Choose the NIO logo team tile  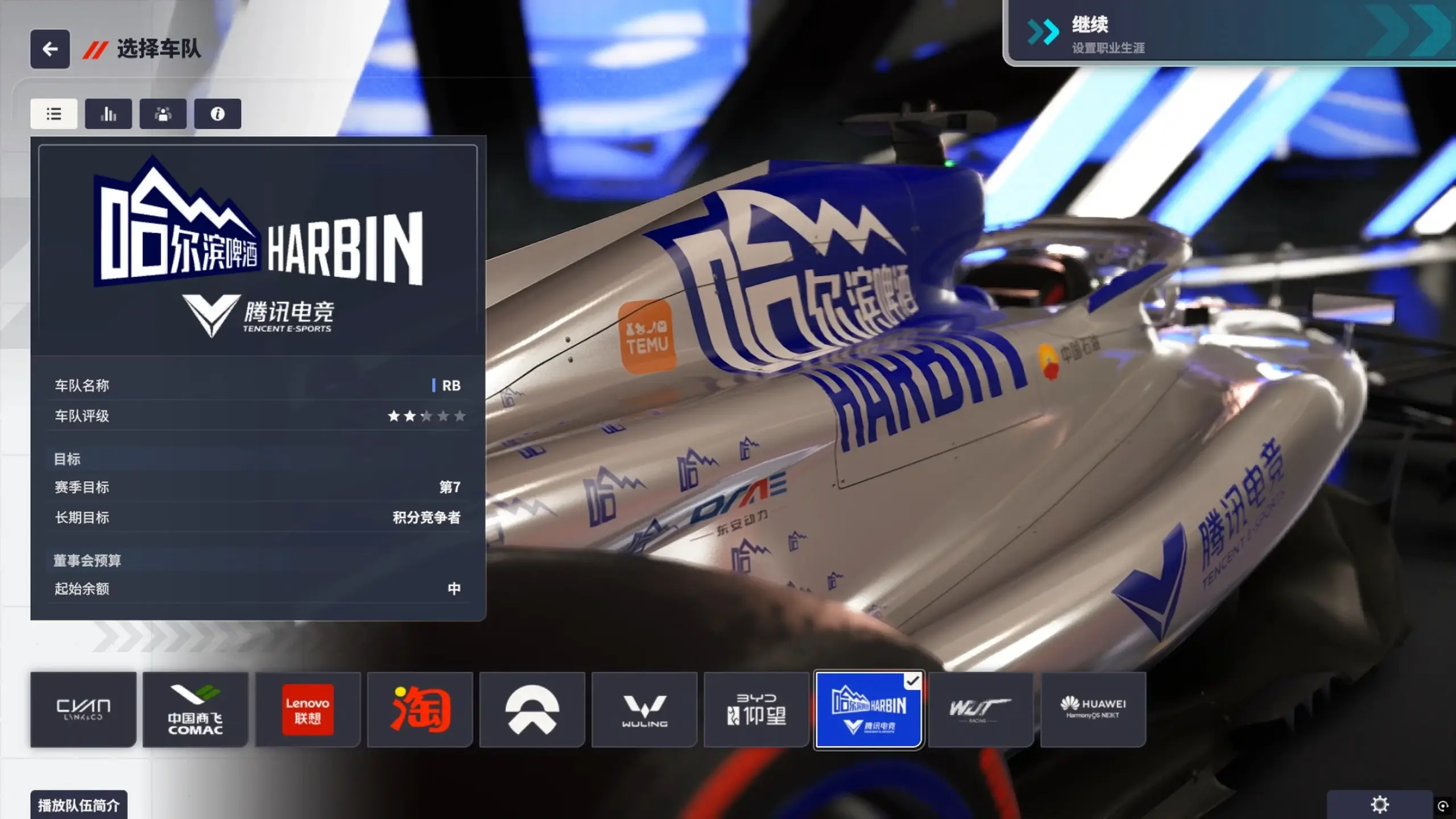click(x=532, y=709)
